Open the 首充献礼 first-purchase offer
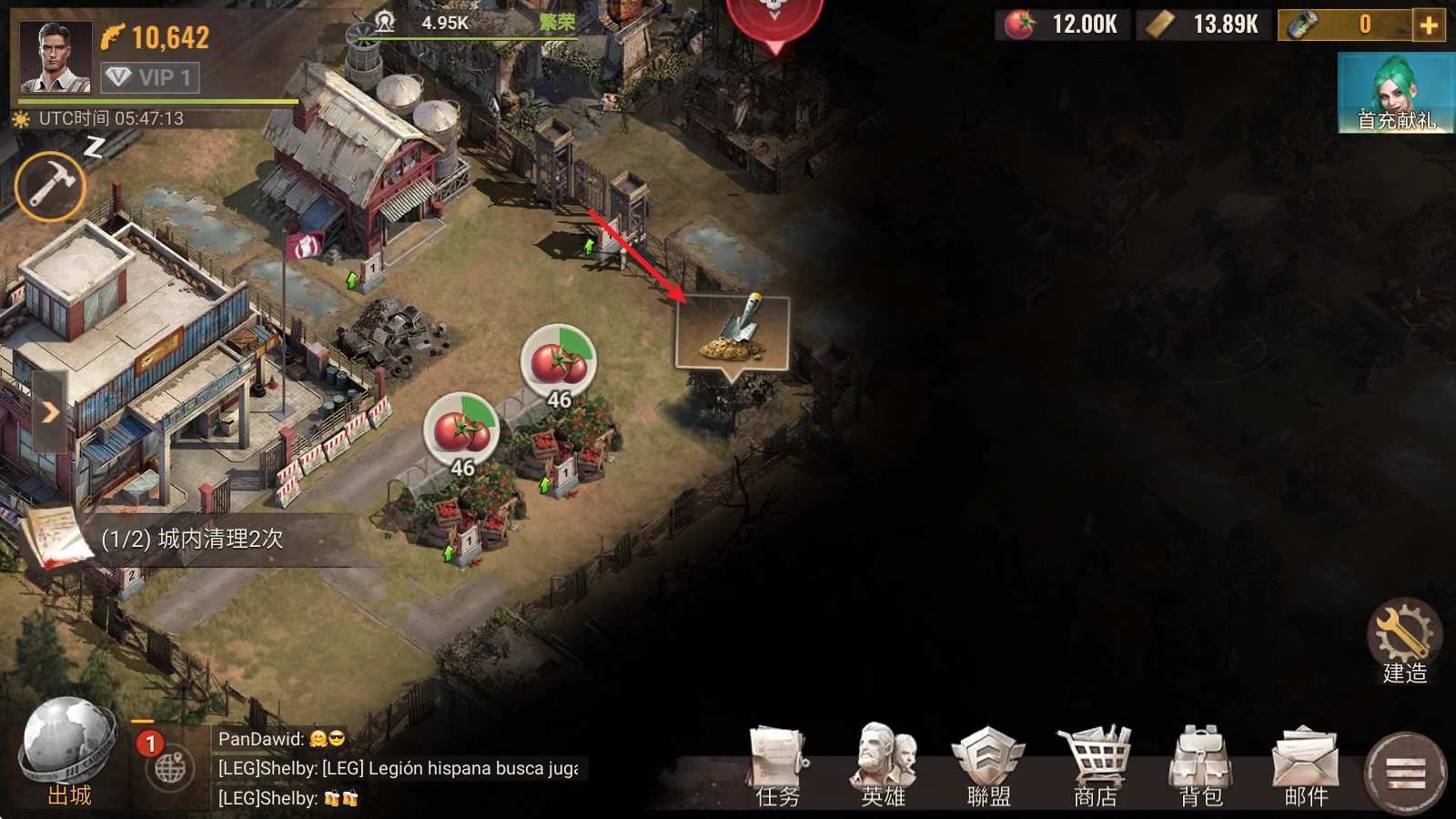 click(x=1396, y=93)
